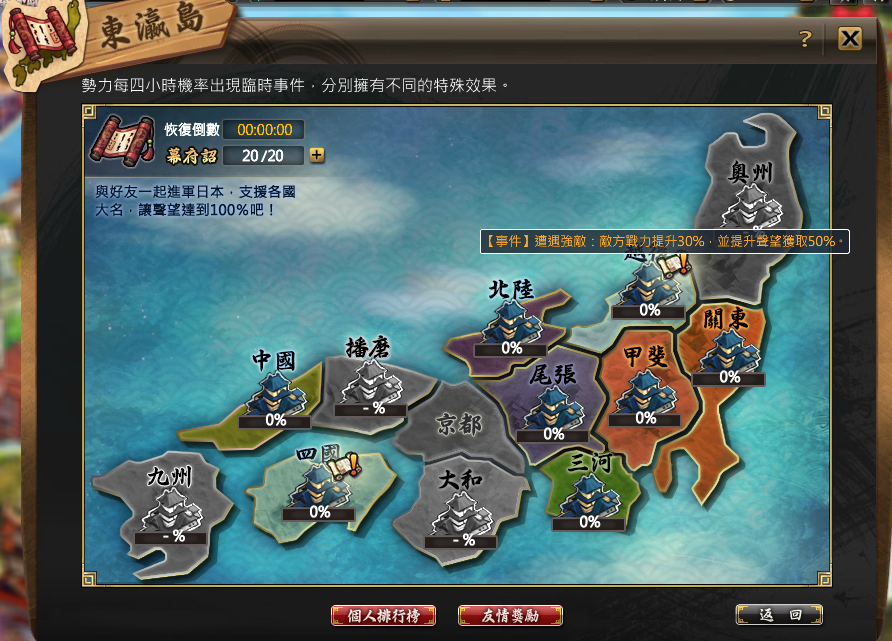Choose the 播磨 province castle
892x641 pixels.
tap(371, 383)
